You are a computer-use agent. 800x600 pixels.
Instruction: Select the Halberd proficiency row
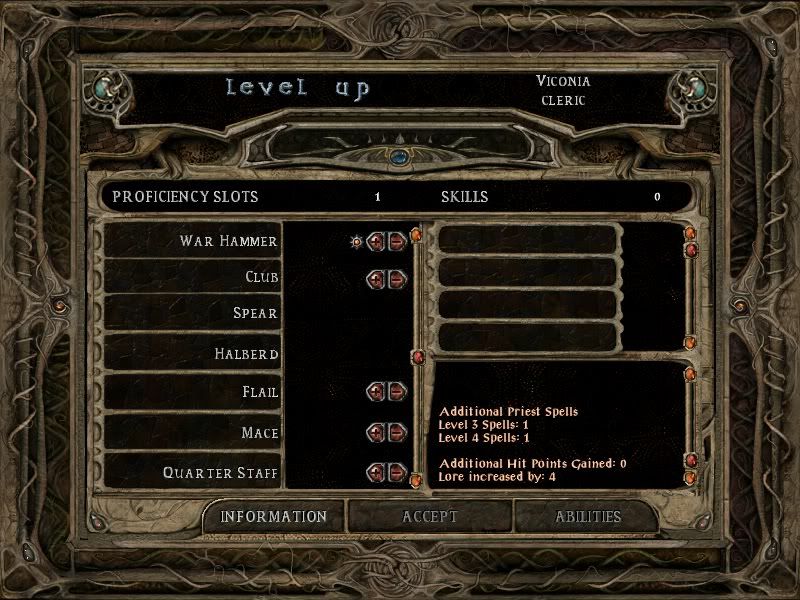coord(192,354)
